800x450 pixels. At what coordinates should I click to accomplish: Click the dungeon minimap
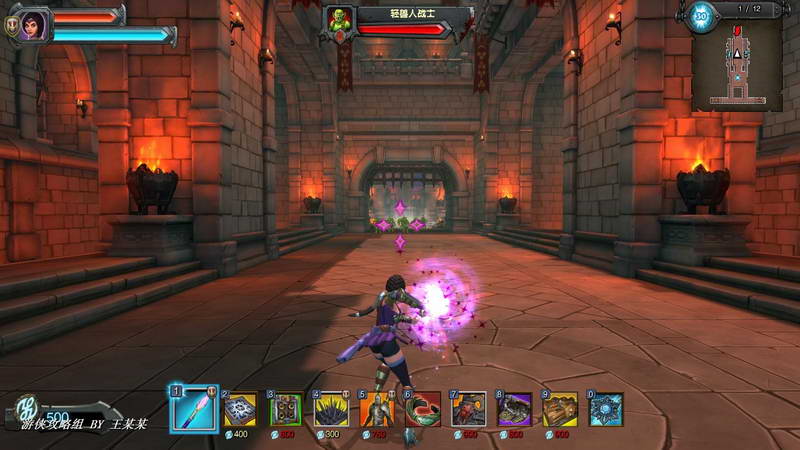point(737,62)
